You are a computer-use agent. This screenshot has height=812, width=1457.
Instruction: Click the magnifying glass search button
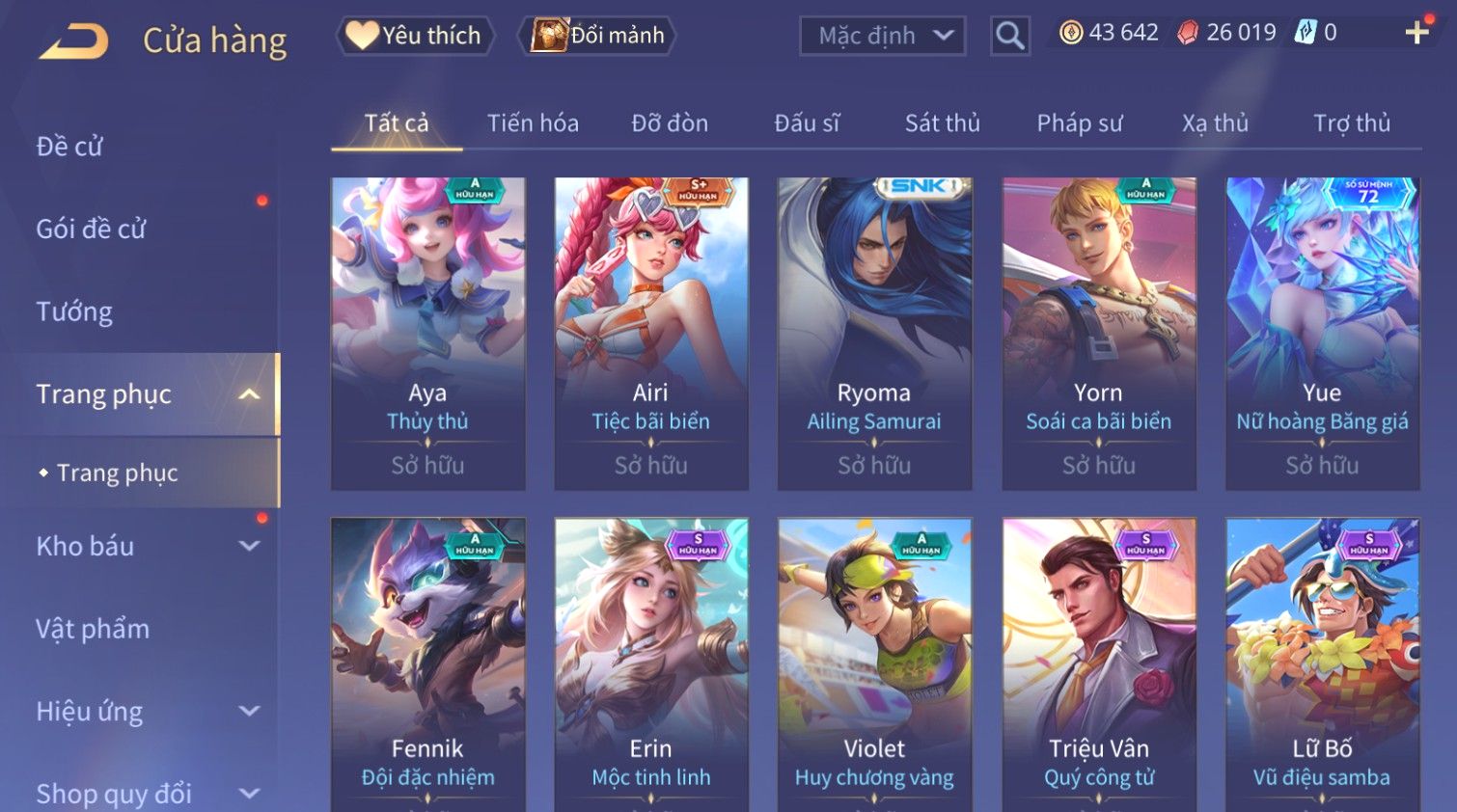point(1009,37)
